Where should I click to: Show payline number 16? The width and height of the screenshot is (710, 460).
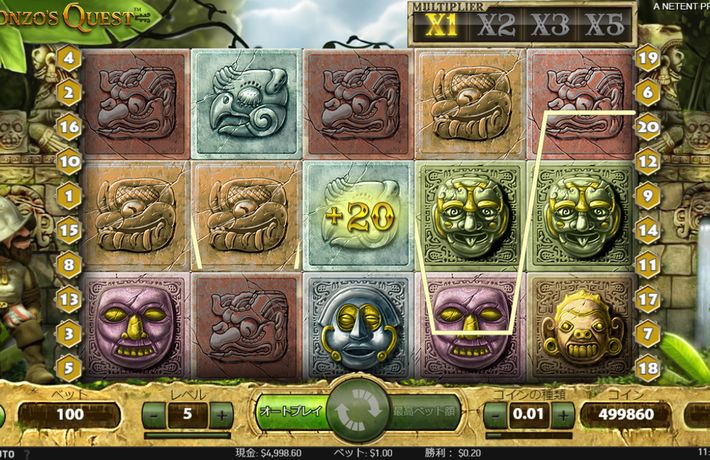[x=69, y=126]
